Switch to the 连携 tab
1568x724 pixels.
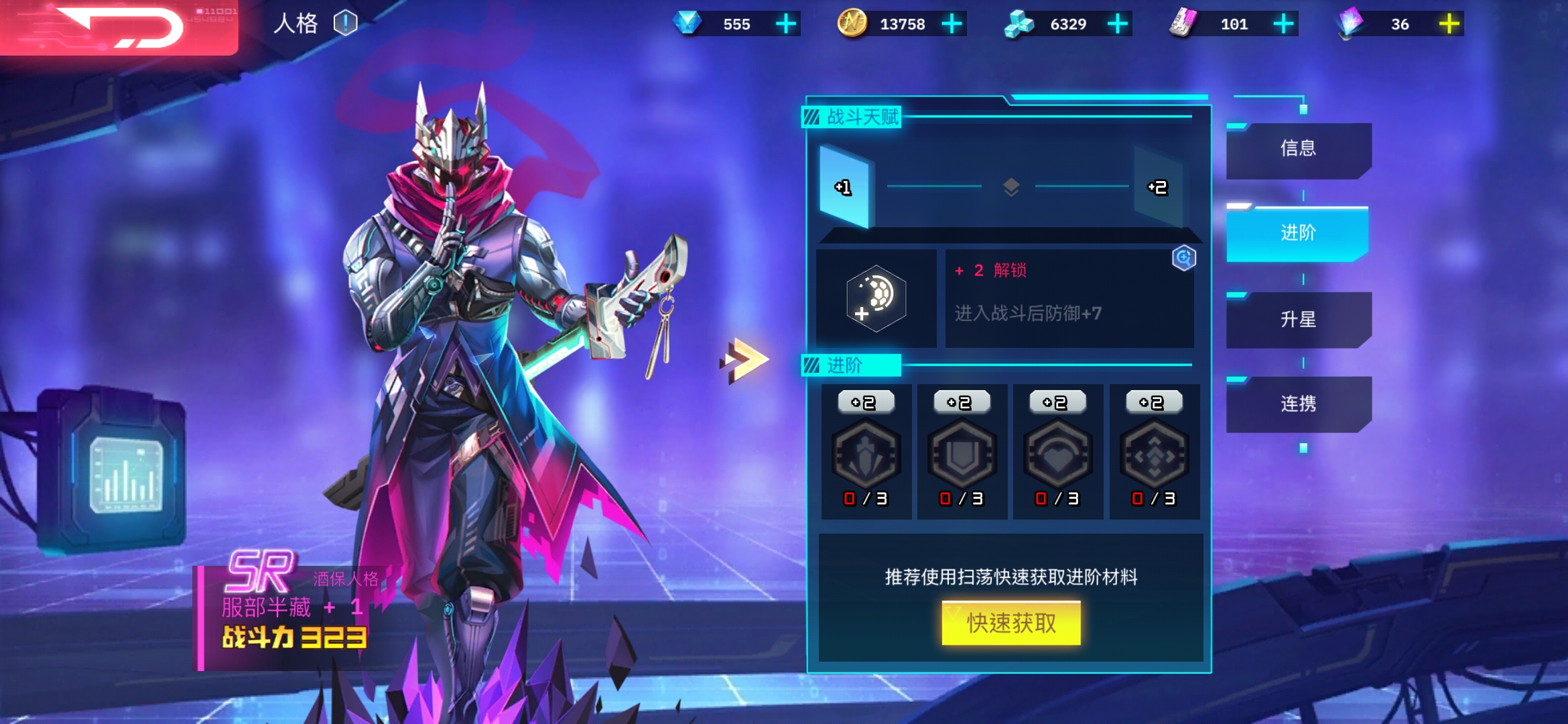(x=1298, y=404)
